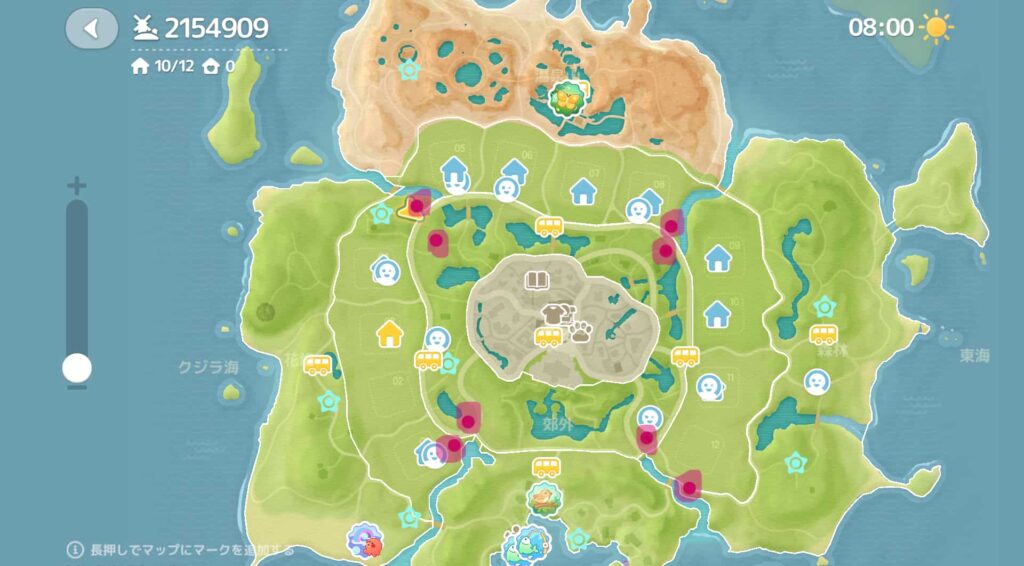The width and height of the screenshot is (1024, 566).
Task: Select the red octopus marker
Action: pos(366,544)
